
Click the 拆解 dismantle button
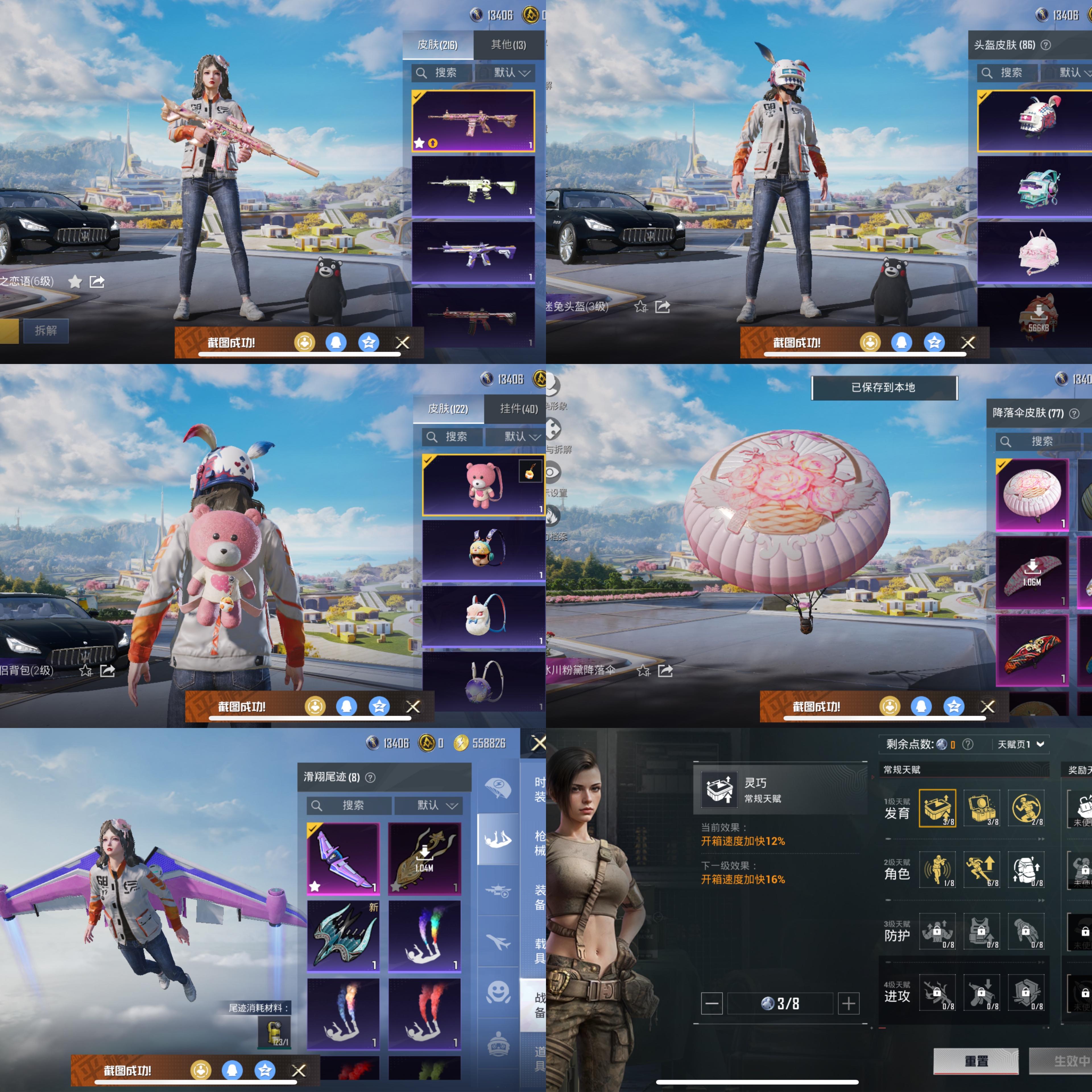point(46,331)
